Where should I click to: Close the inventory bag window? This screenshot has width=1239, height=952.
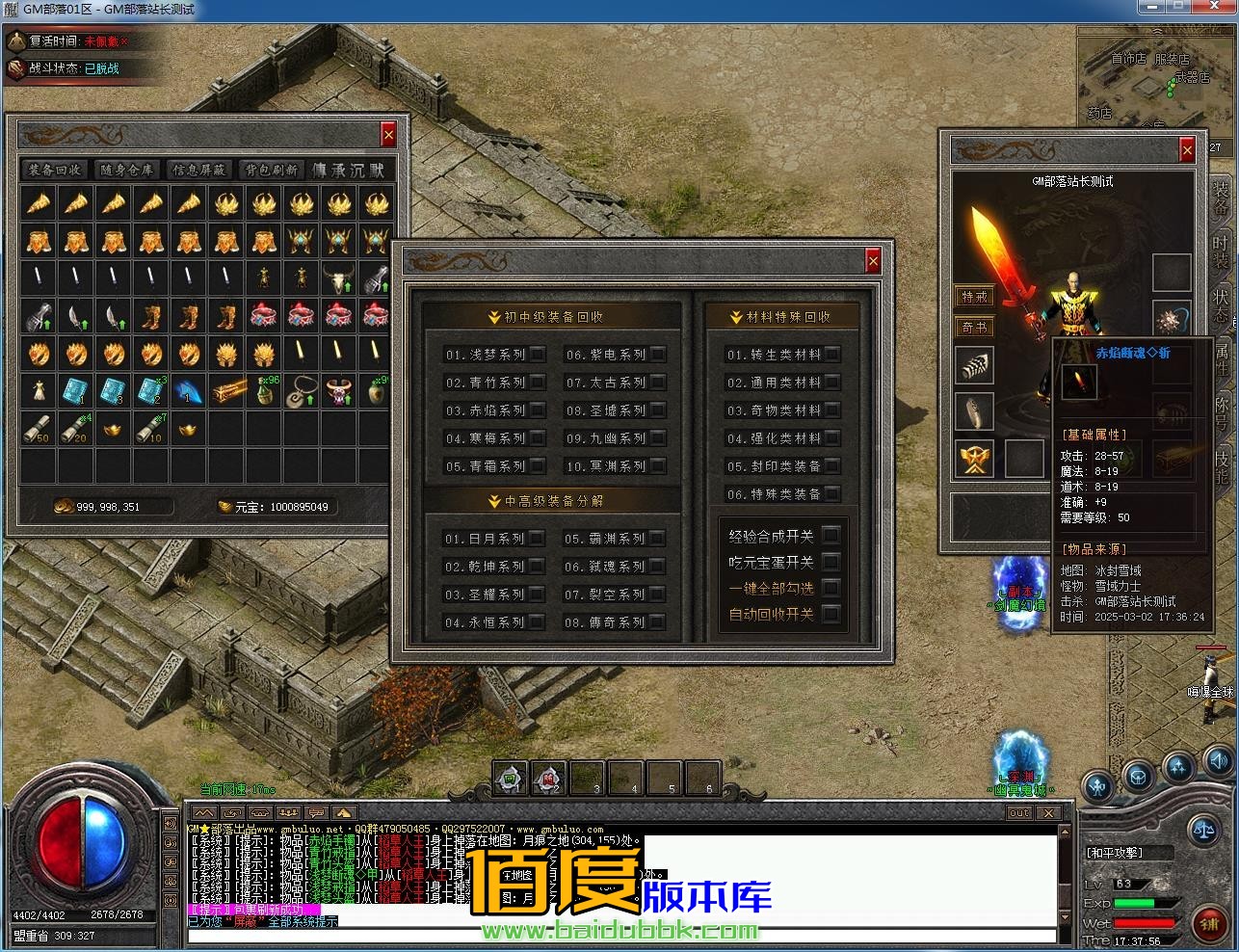[x=388, y=135]
